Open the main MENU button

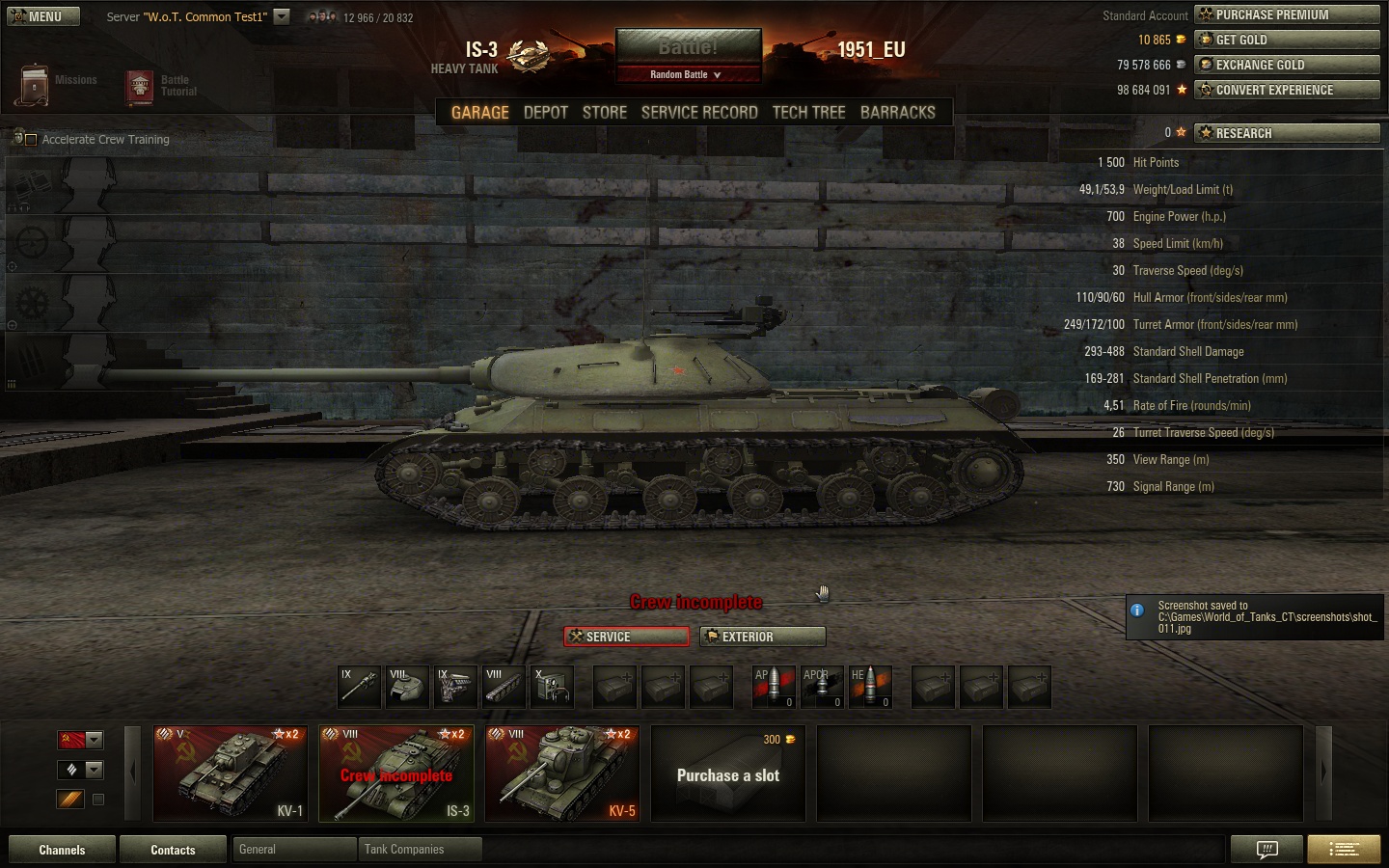[43, 16]
